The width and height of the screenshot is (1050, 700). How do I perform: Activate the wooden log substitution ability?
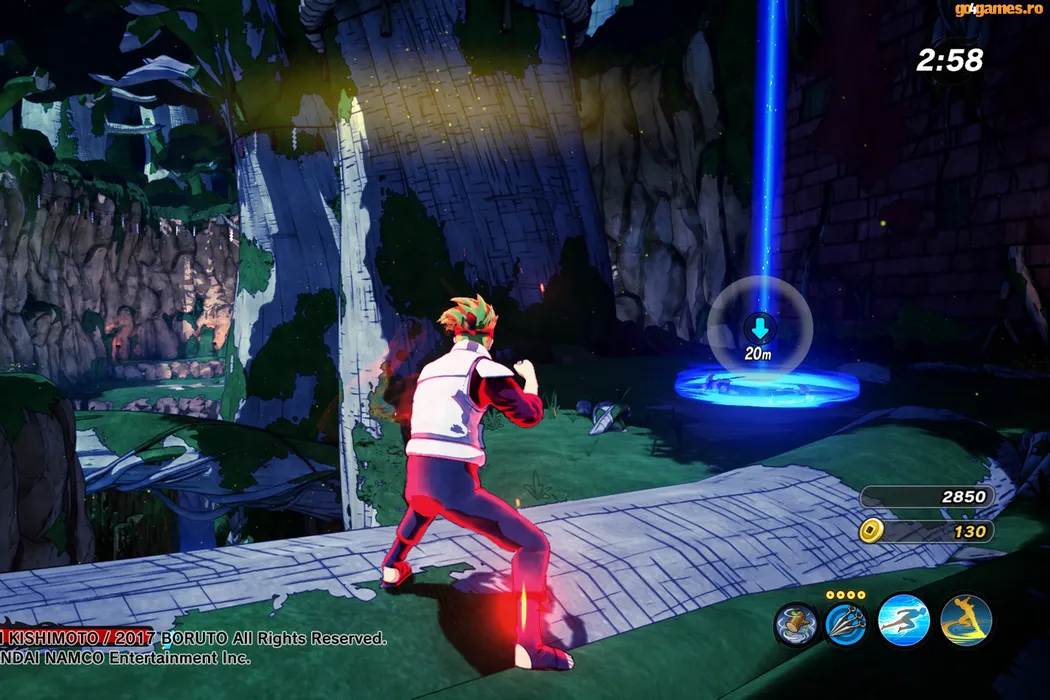click(797, 623)
